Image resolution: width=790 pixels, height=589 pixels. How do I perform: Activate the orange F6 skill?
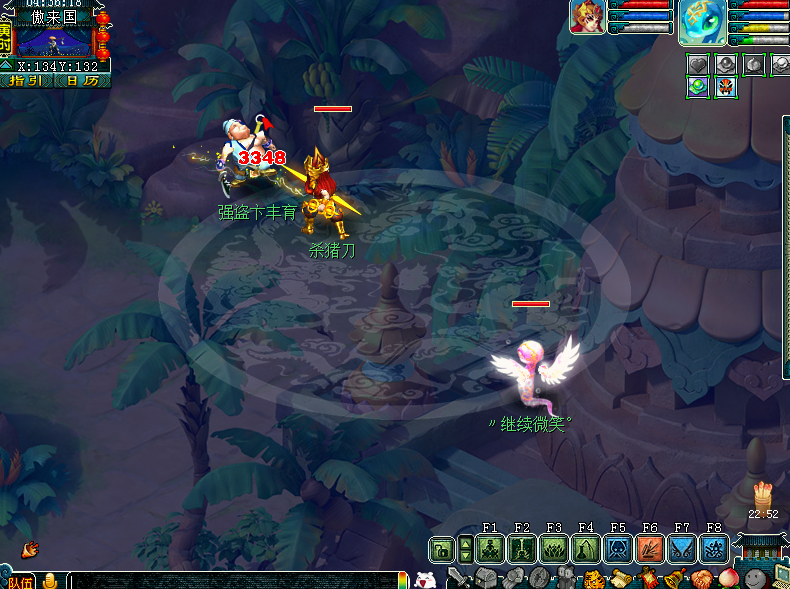point(649,549)
